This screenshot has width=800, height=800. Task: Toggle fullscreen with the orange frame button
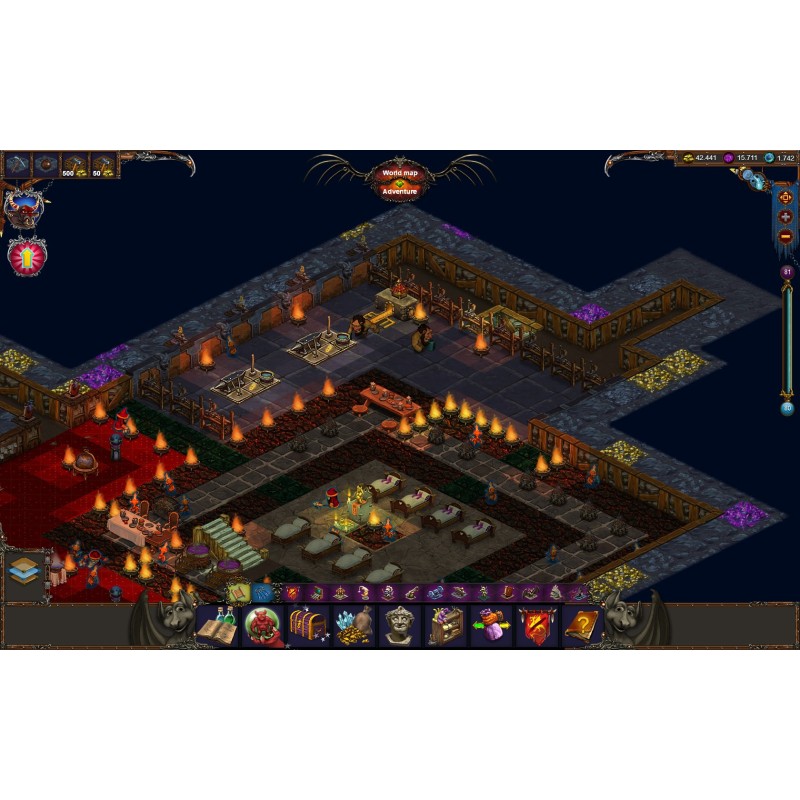(785, 197)
